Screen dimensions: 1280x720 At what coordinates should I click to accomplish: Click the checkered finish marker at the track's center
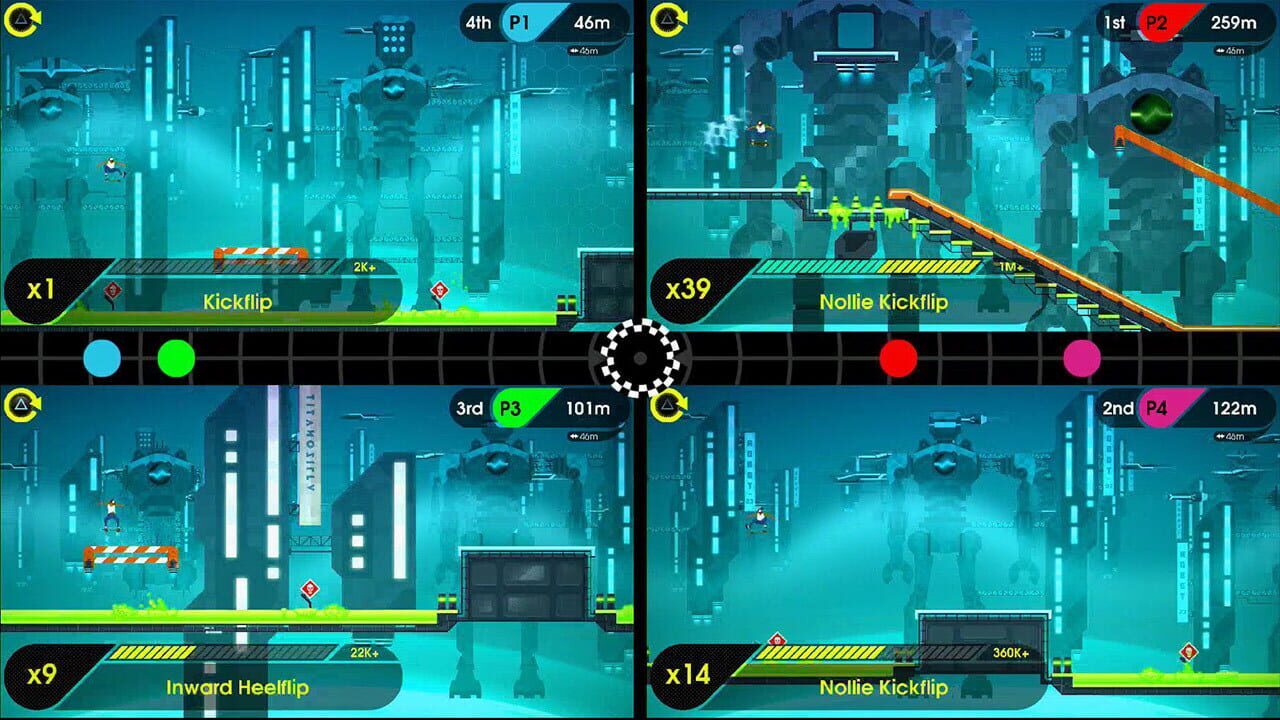coord(640,358)
